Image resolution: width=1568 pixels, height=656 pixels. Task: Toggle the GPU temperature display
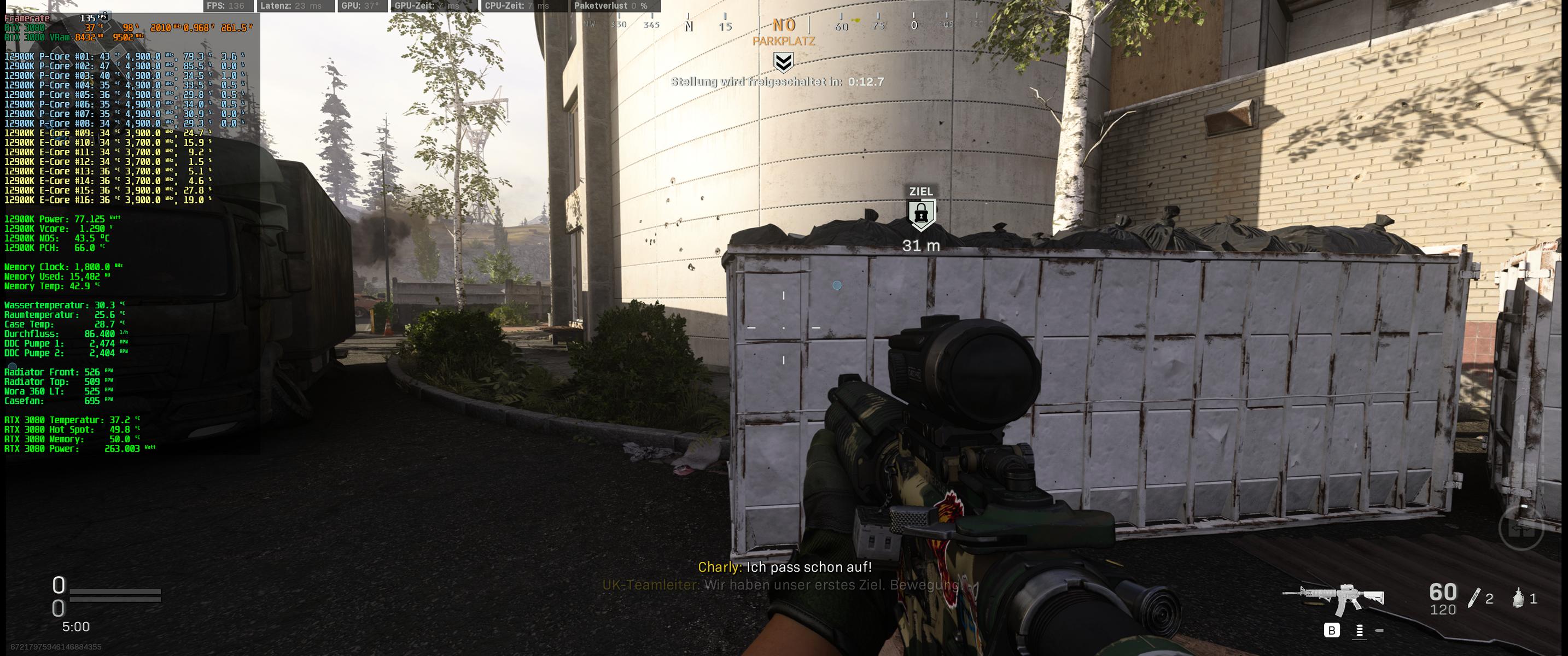(360, 5)
